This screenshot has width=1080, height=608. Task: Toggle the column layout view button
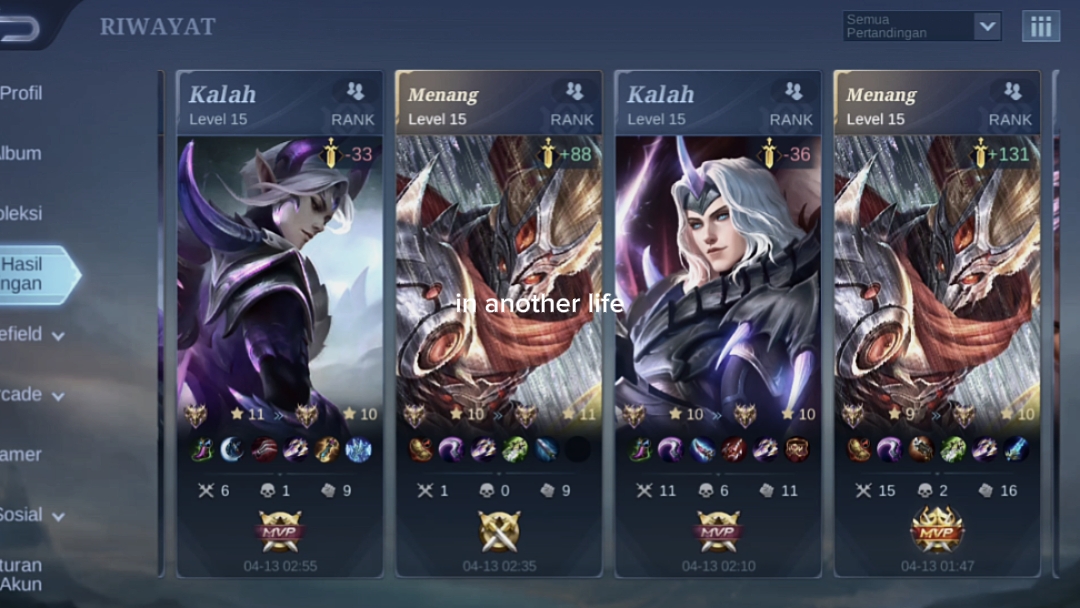[1040, 26]
